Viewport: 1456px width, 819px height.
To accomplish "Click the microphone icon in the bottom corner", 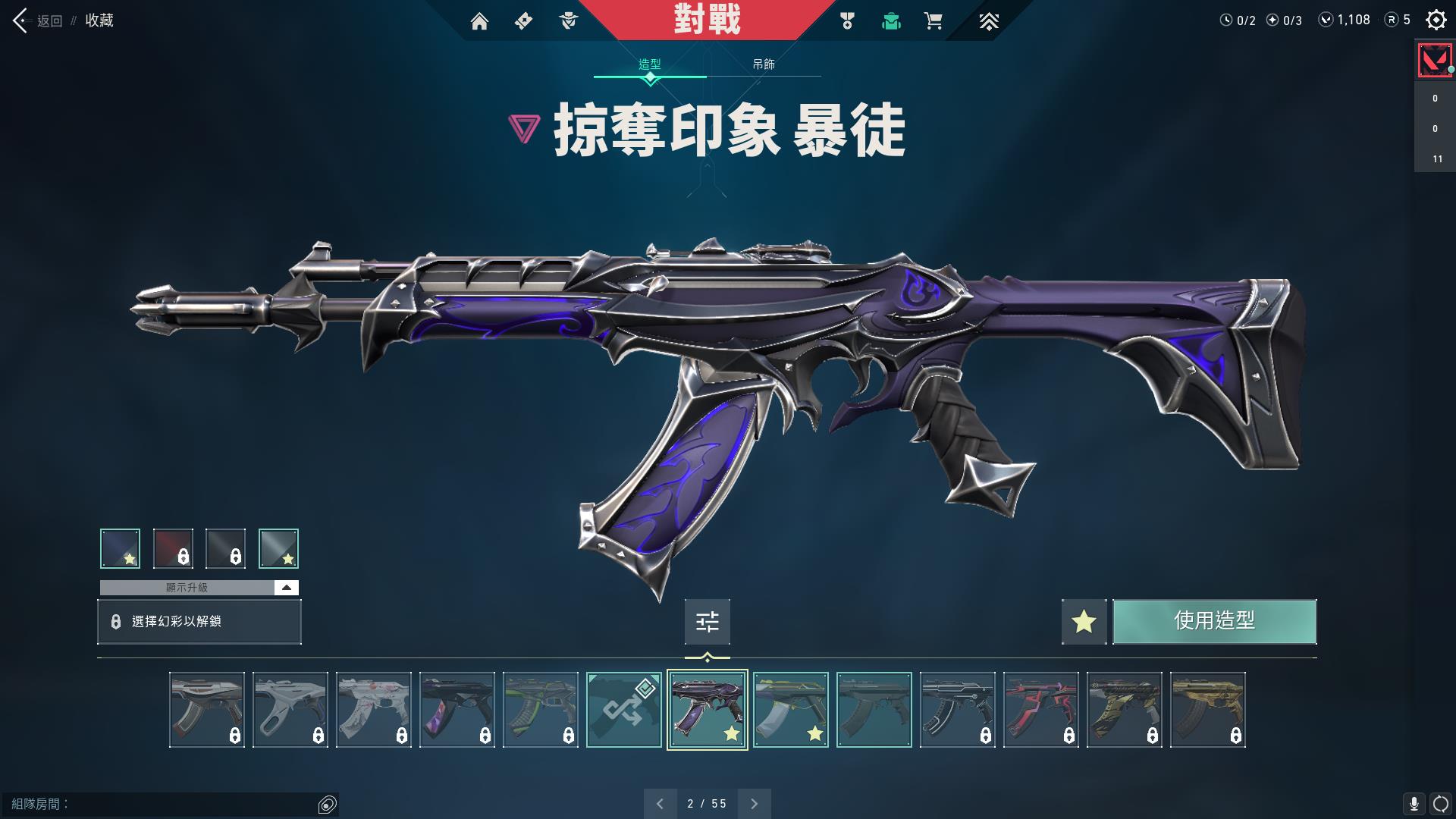I will 1413,802.
